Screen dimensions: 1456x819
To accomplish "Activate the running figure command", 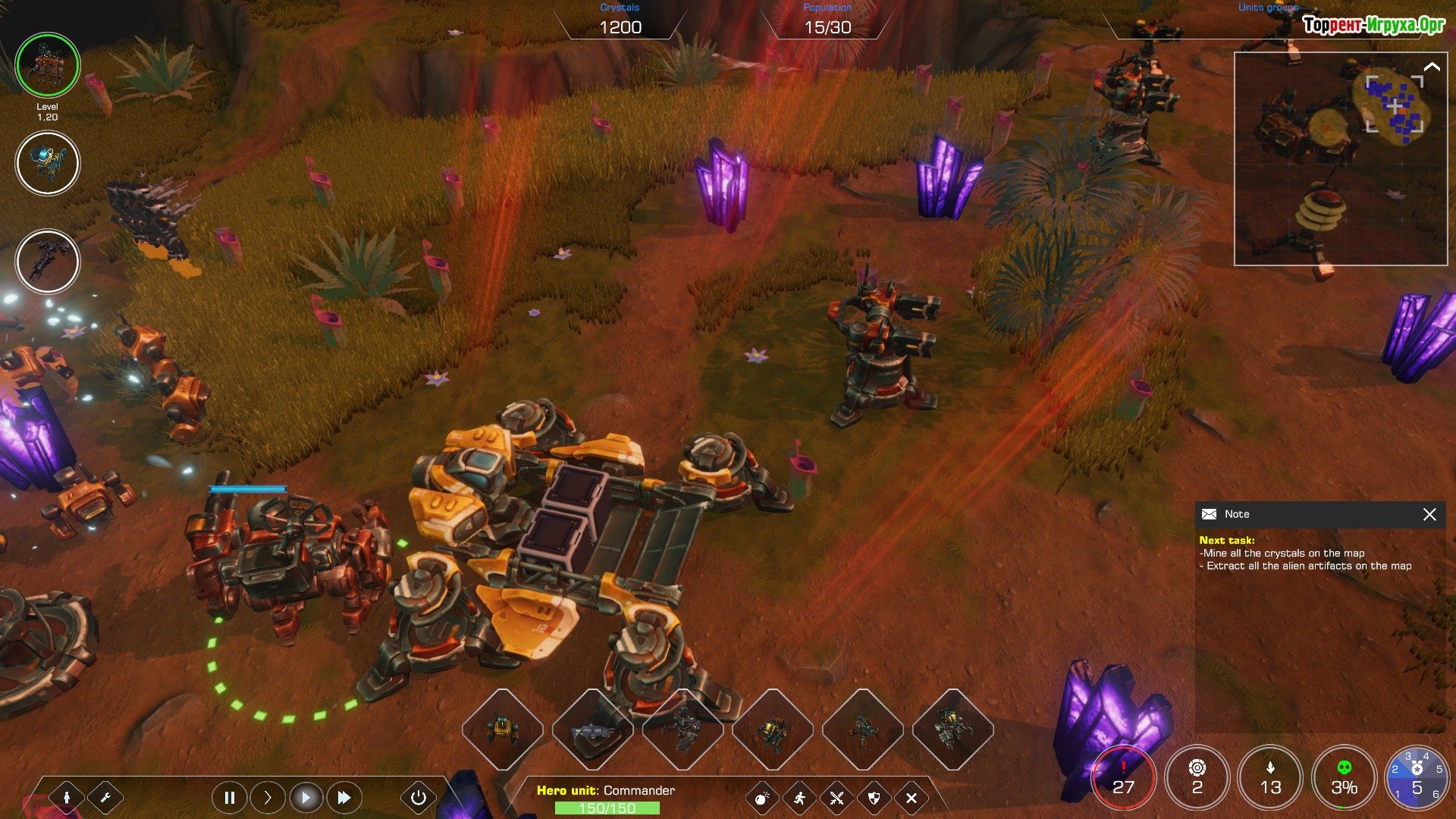I will pos(799,798).
